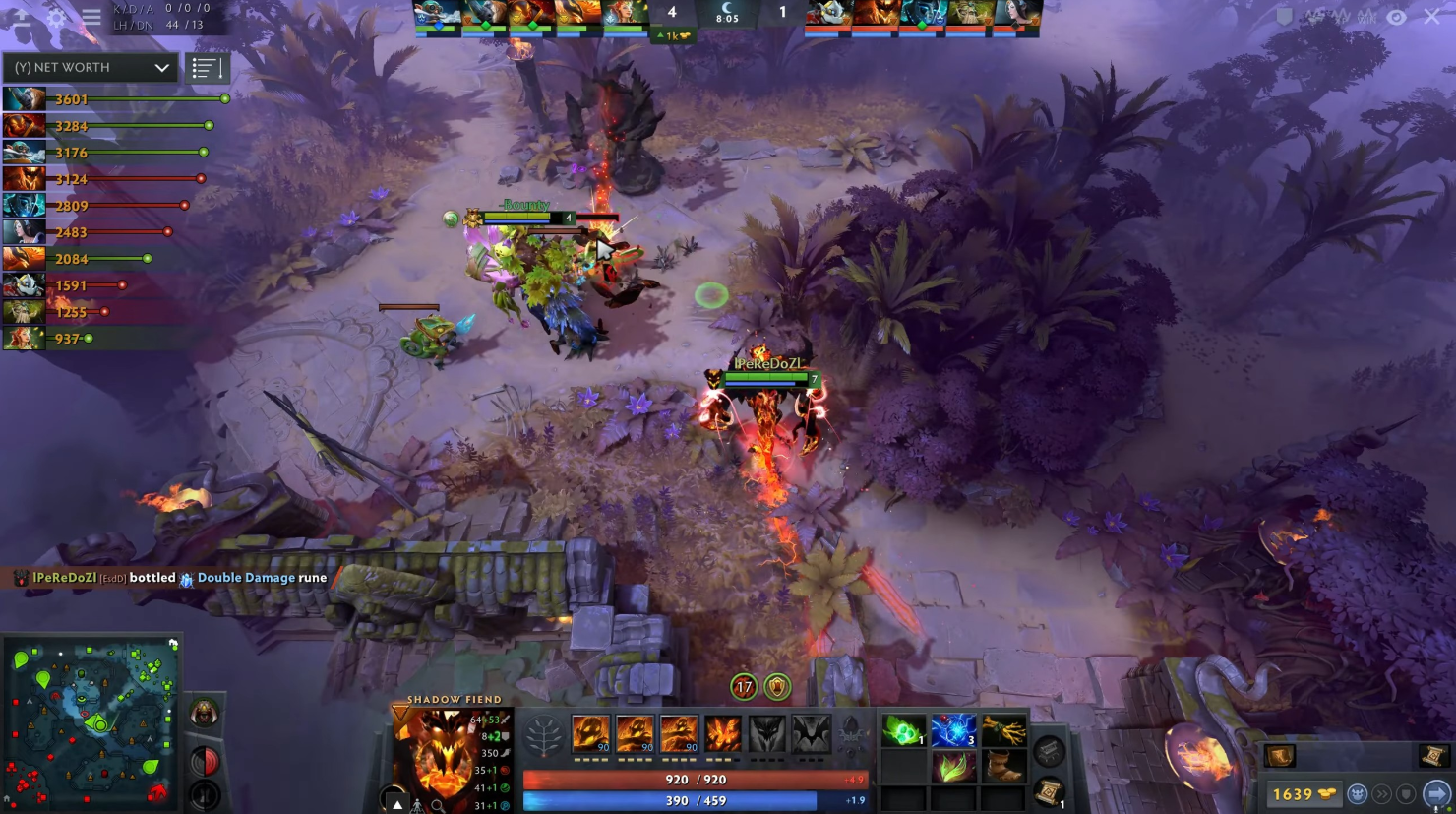Image resolution: width=1456 pixels, height=814 pixels.
Task: Toggle the spectator eye icon top-right
Action: (1397, 17)
